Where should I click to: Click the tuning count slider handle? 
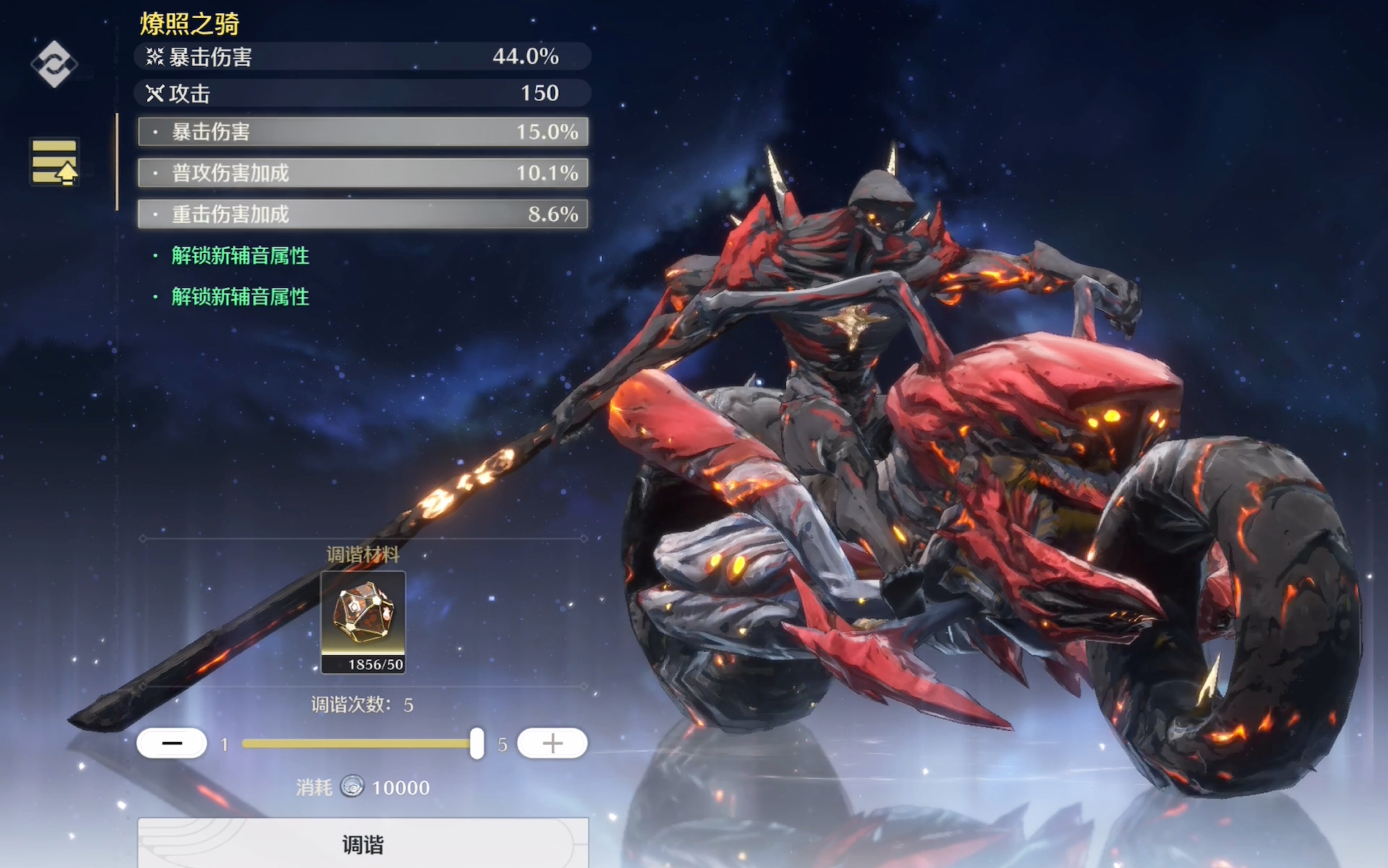(477, 743)
